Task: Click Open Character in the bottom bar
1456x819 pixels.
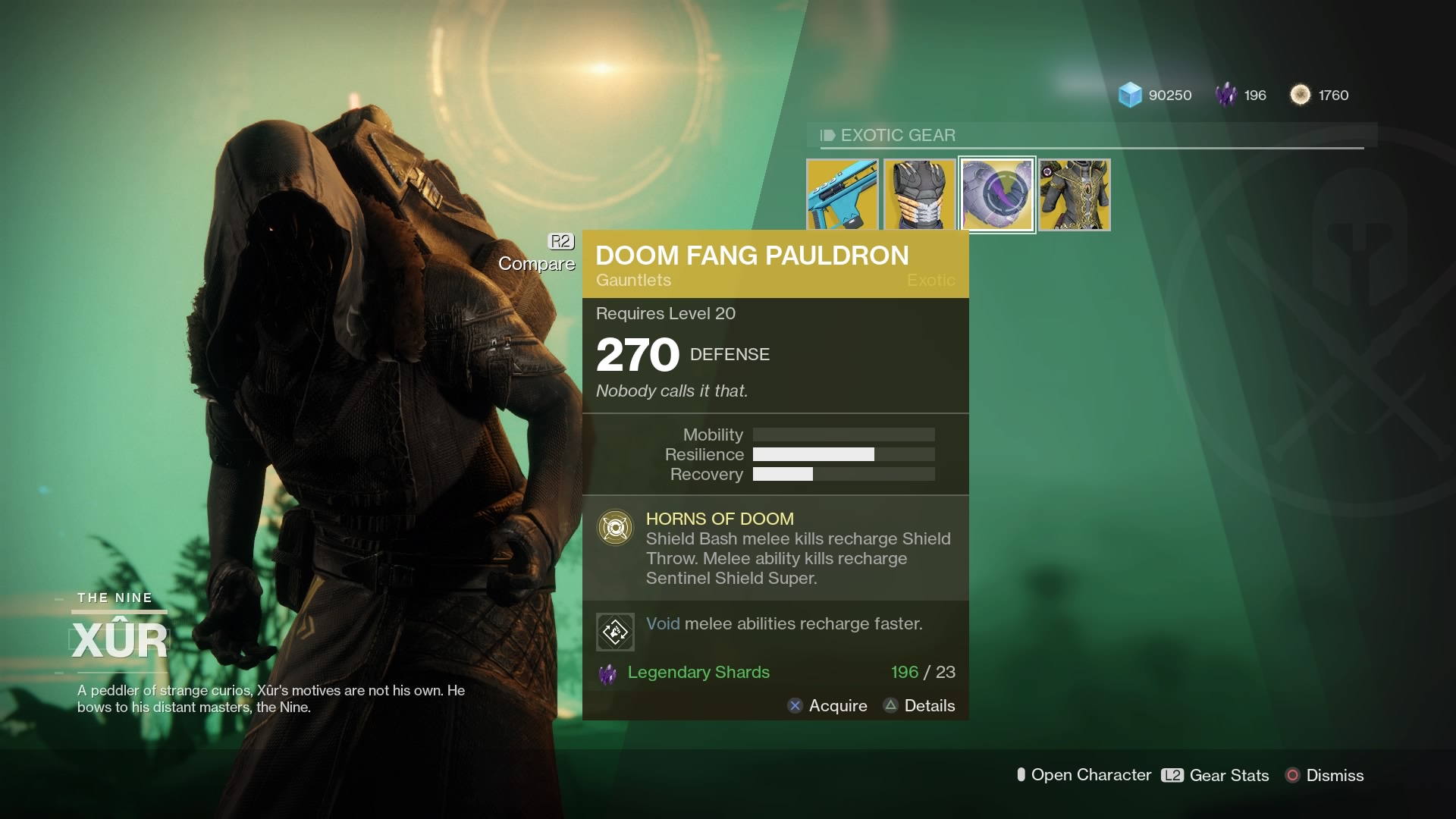Action: click(1083, 775)
